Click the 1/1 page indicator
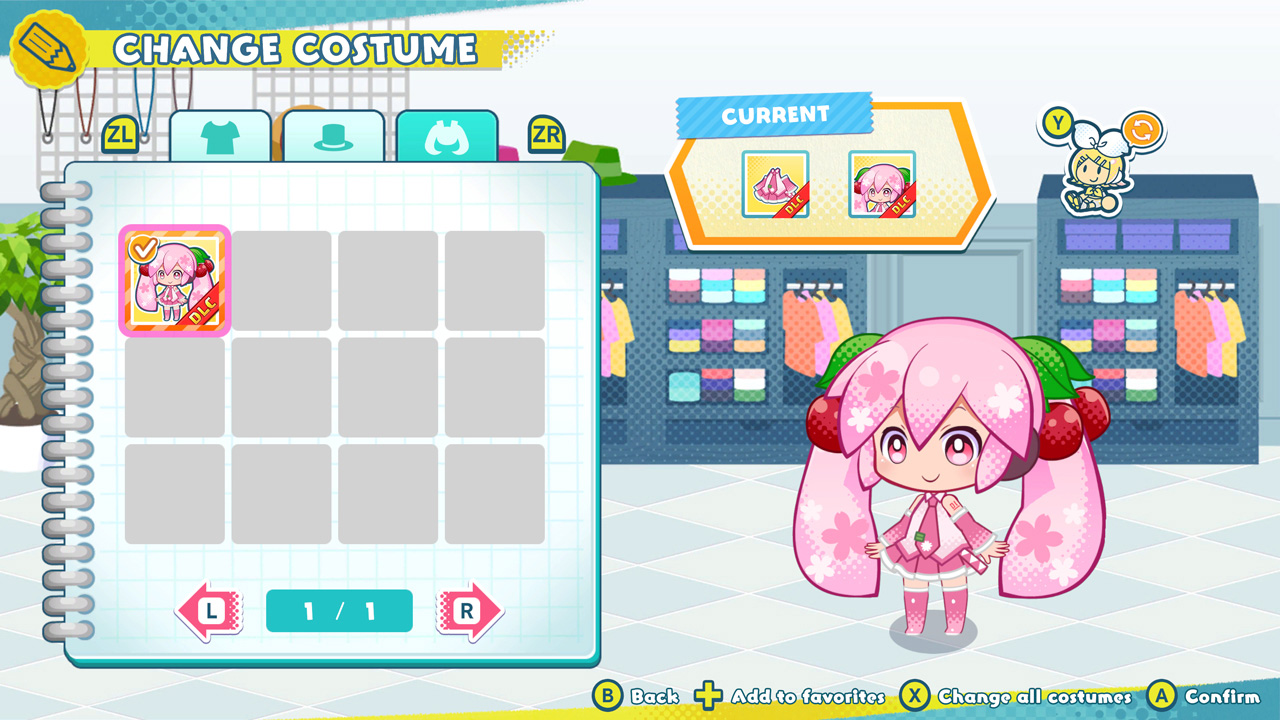 pyautogui.click(x=339, y=611)
